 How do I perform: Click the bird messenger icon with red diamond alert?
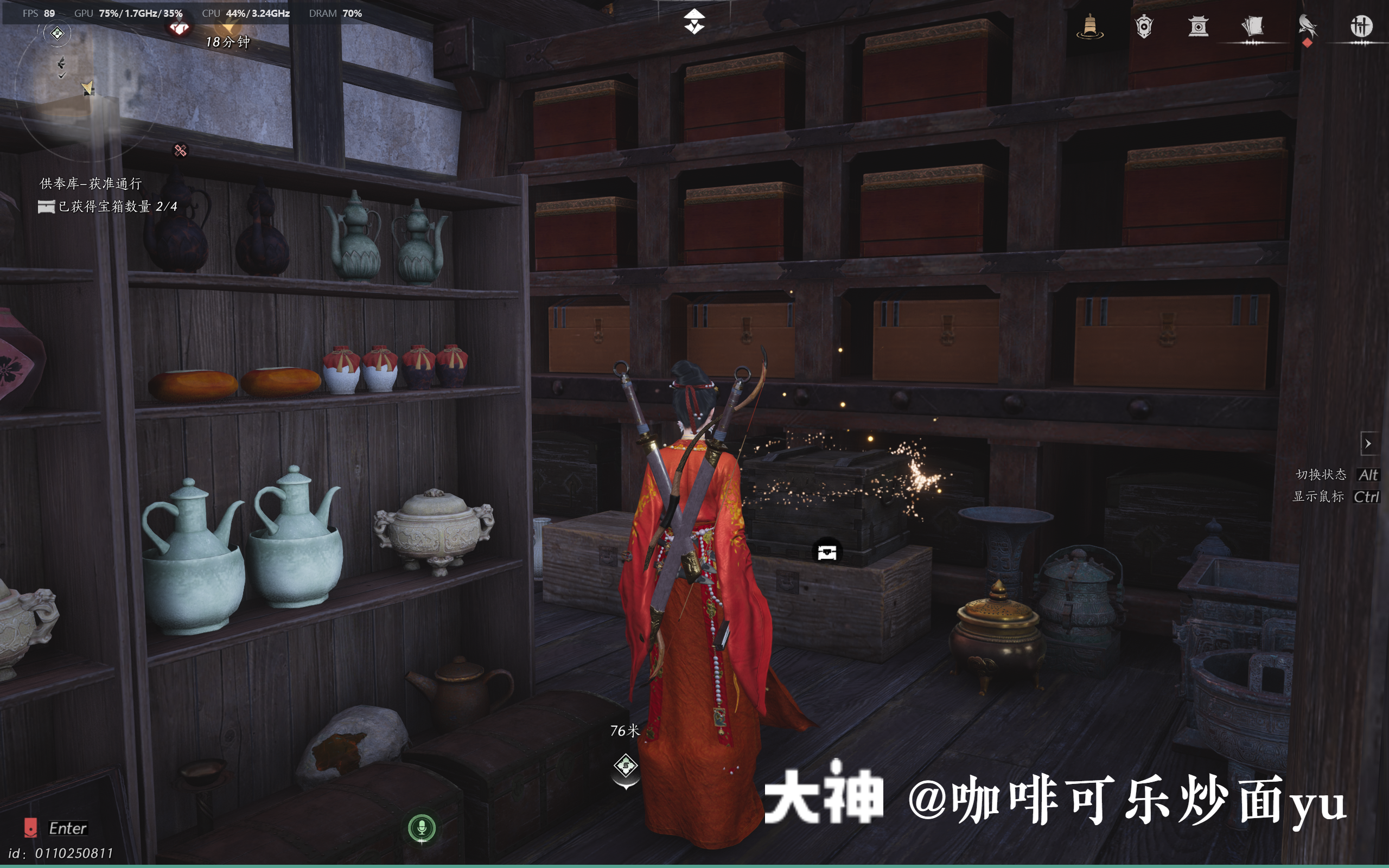[1309, 28]
